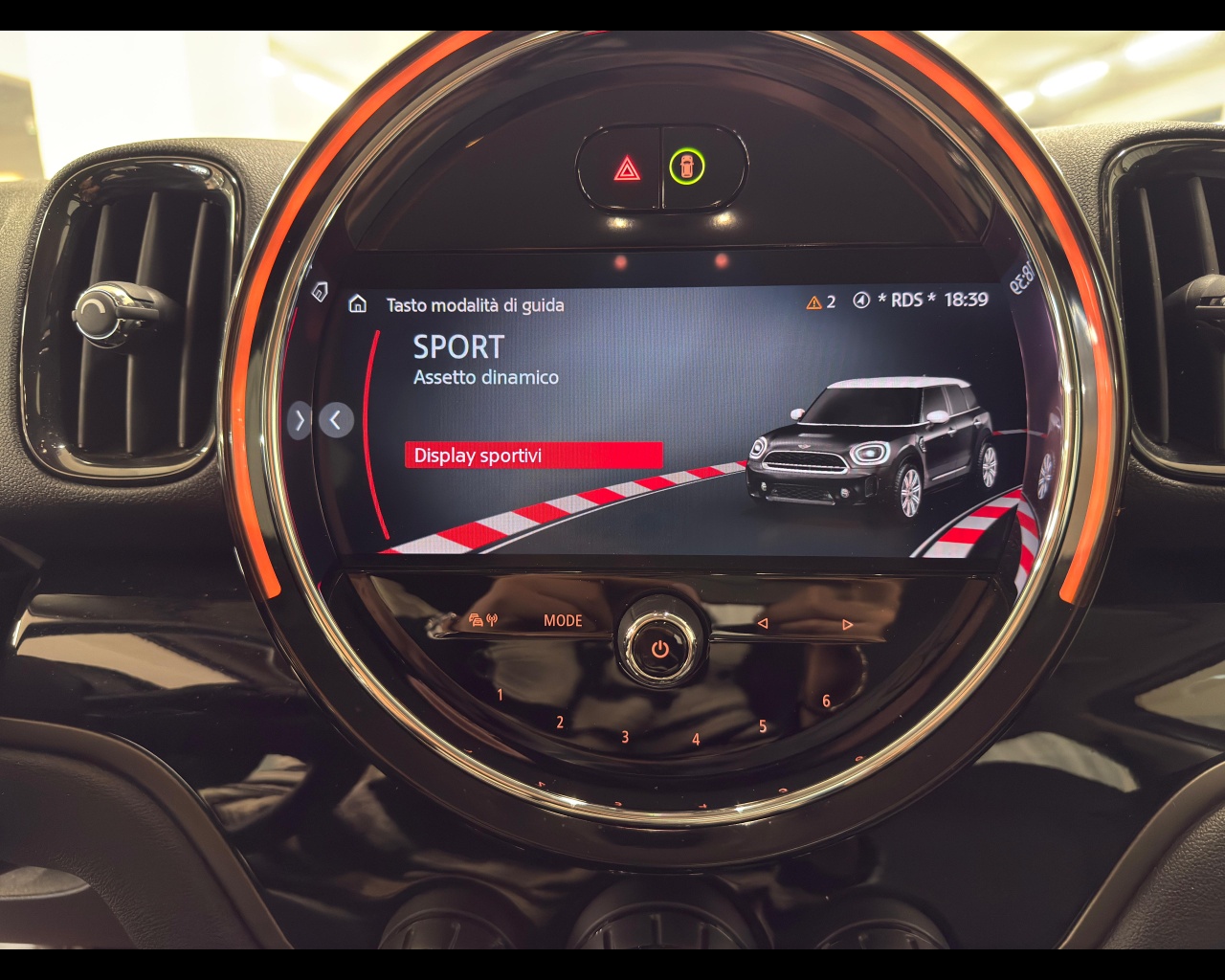This screenshot has height=980, width=1225.
Task: Select the MODE button
Action: click(563, 620)
